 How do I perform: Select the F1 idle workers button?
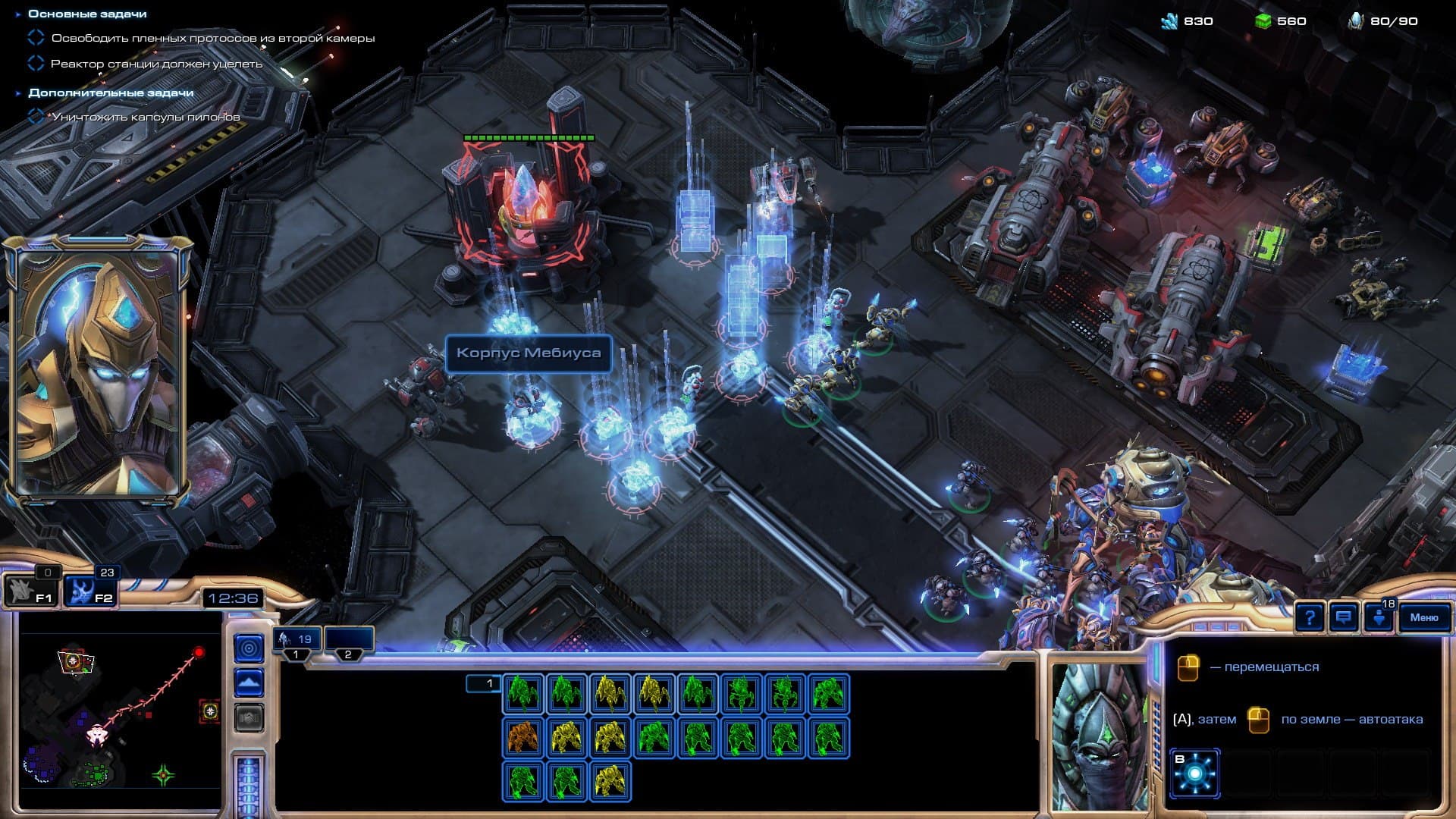tap(30, 590)
